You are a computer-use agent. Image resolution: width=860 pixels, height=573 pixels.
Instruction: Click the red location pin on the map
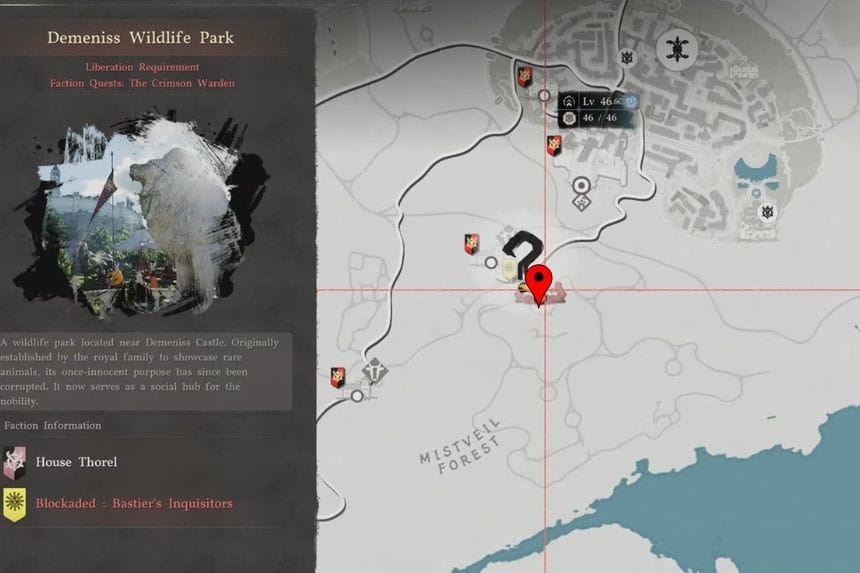point(540,282)
